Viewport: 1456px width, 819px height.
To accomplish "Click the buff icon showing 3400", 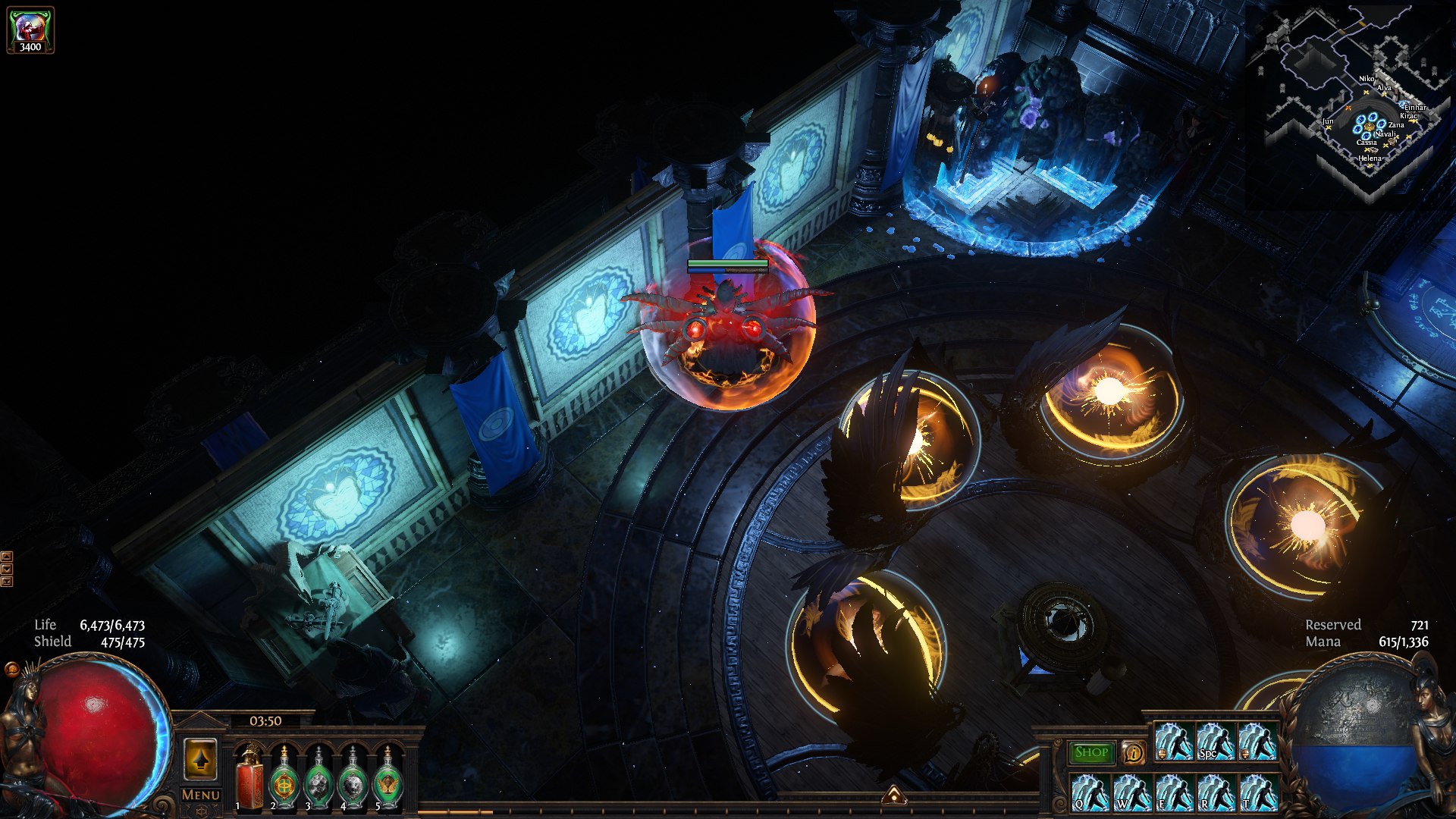I will click(30, 30).
